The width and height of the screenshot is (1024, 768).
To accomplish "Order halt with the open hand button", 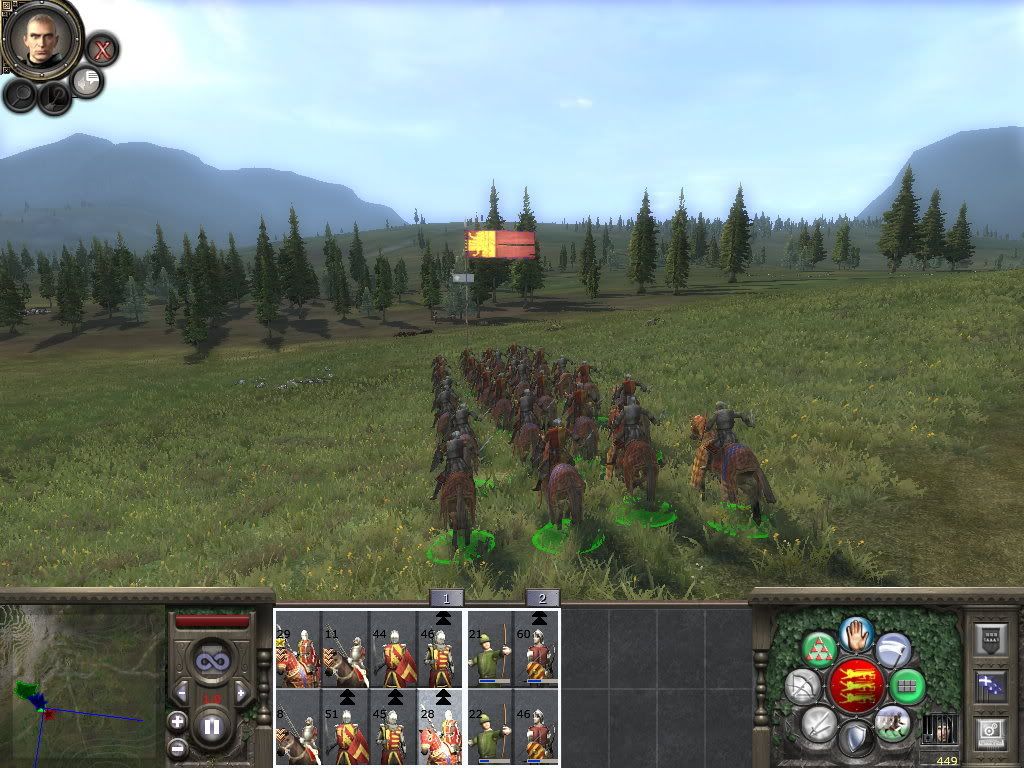I will coord(857,632).
